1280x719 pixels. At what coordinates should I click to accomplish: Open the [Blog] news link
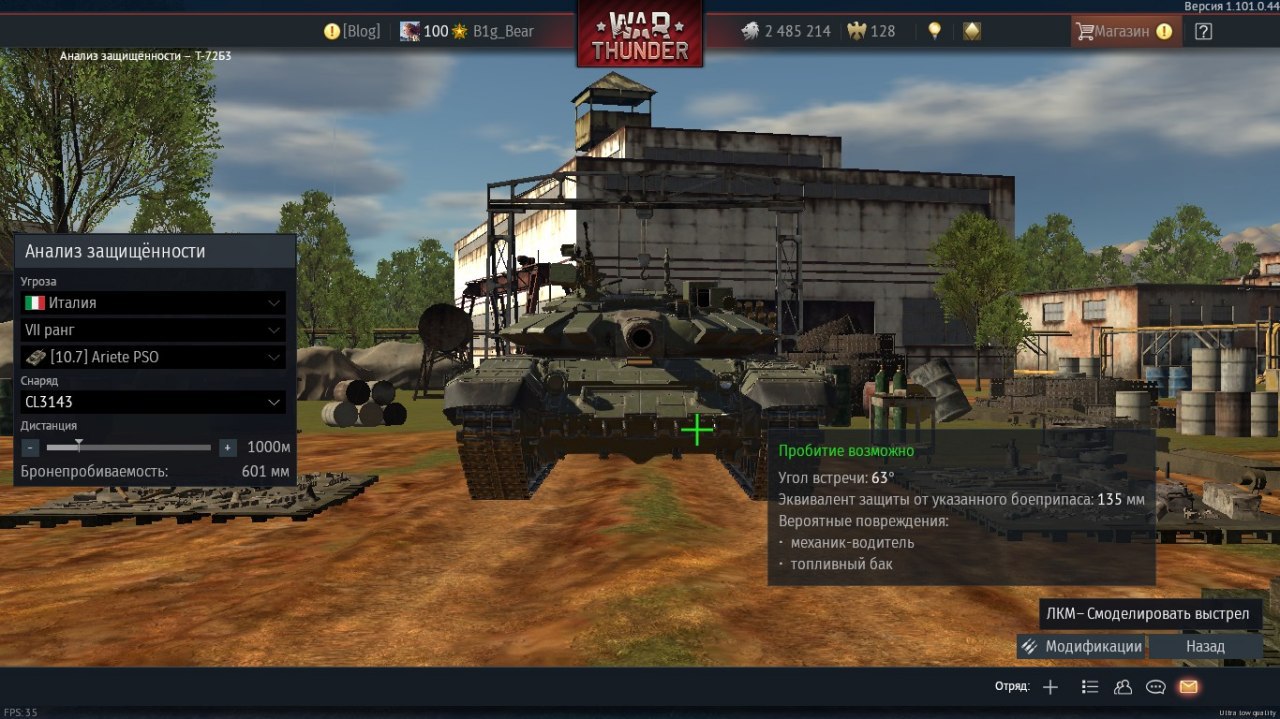point(352,31)
